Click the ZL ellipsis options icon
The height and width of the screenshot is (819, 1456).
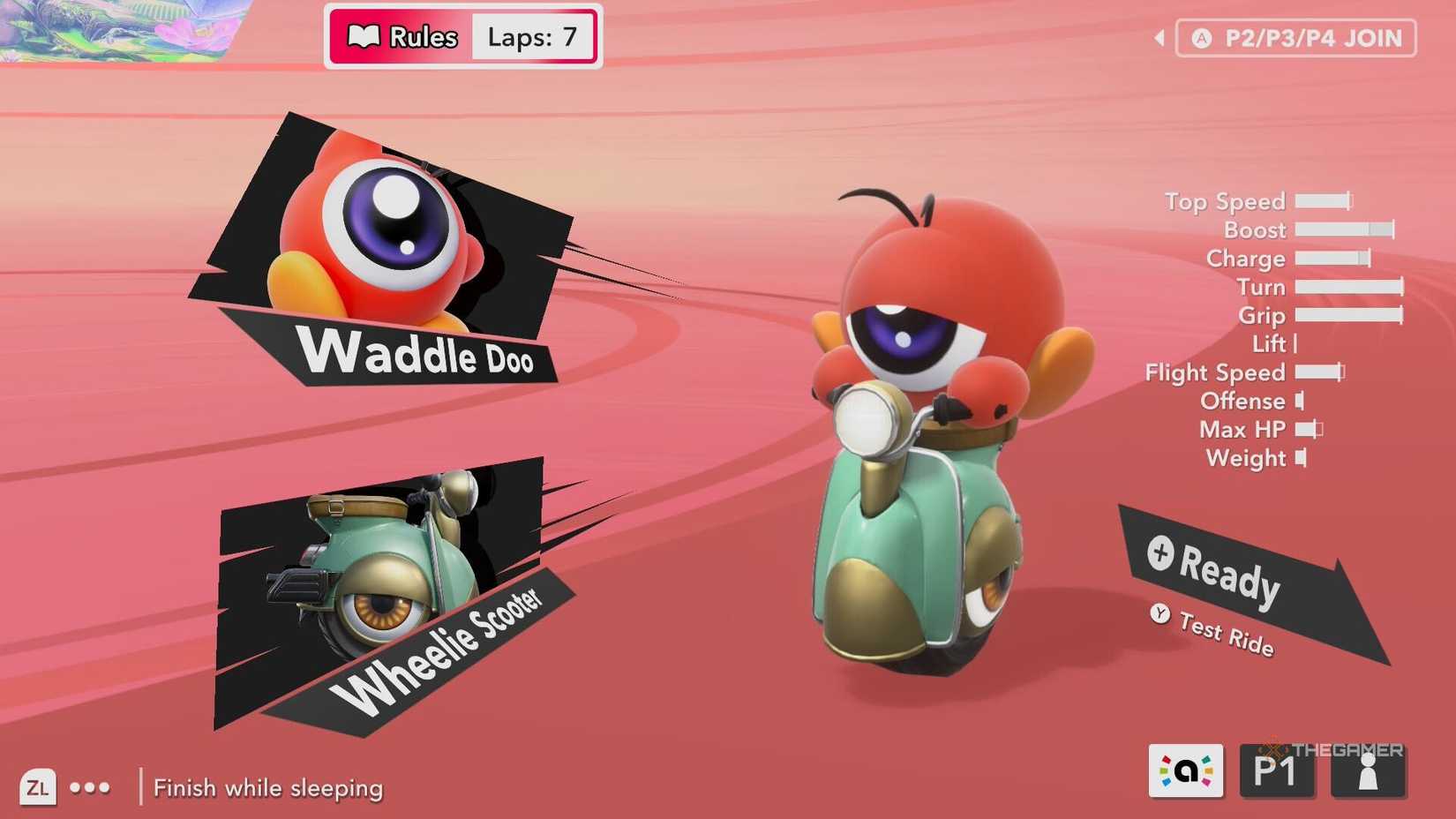[x=91, y=786]
